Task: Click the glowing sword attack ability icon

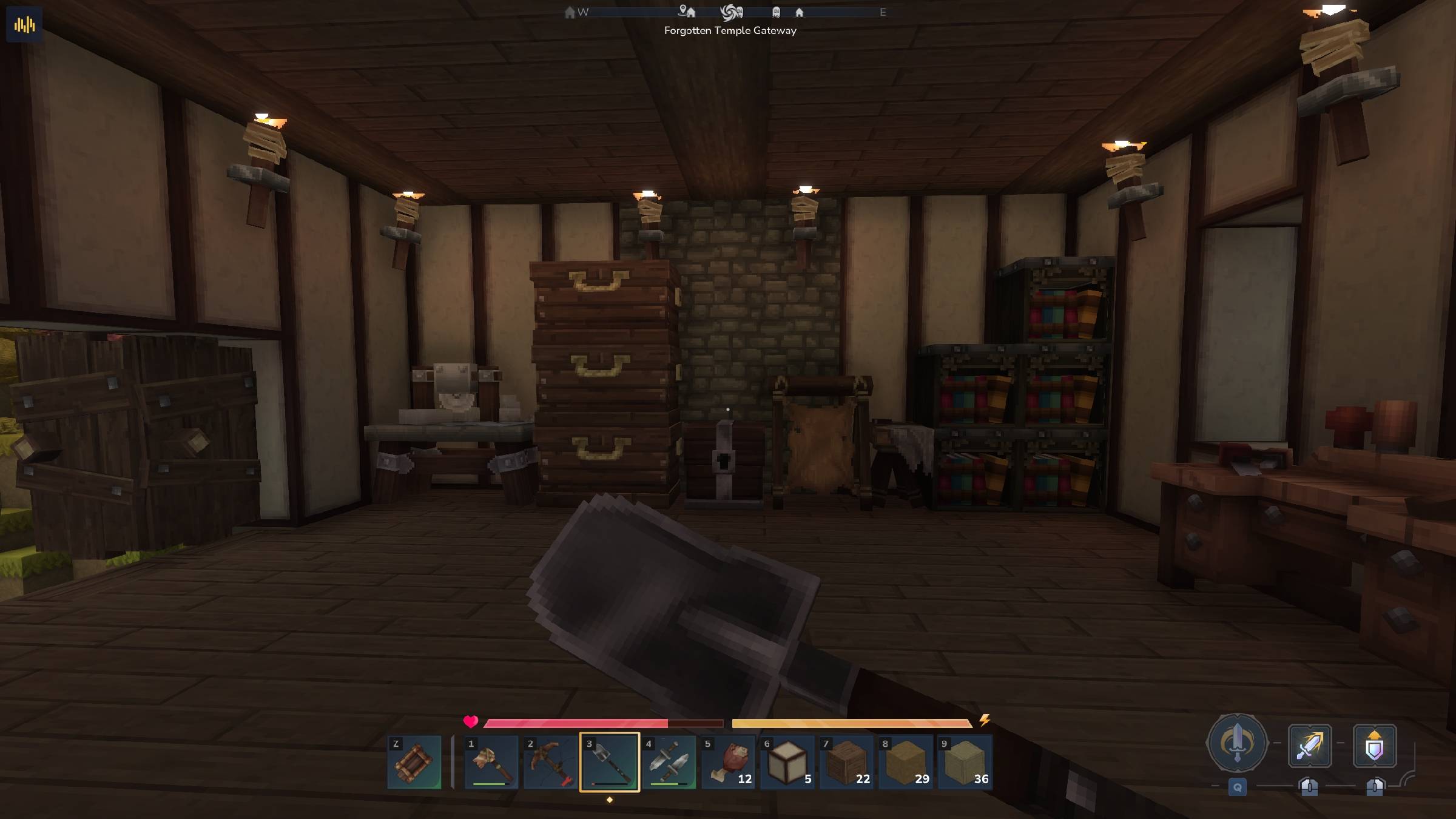Action: tap(1310, 746)
